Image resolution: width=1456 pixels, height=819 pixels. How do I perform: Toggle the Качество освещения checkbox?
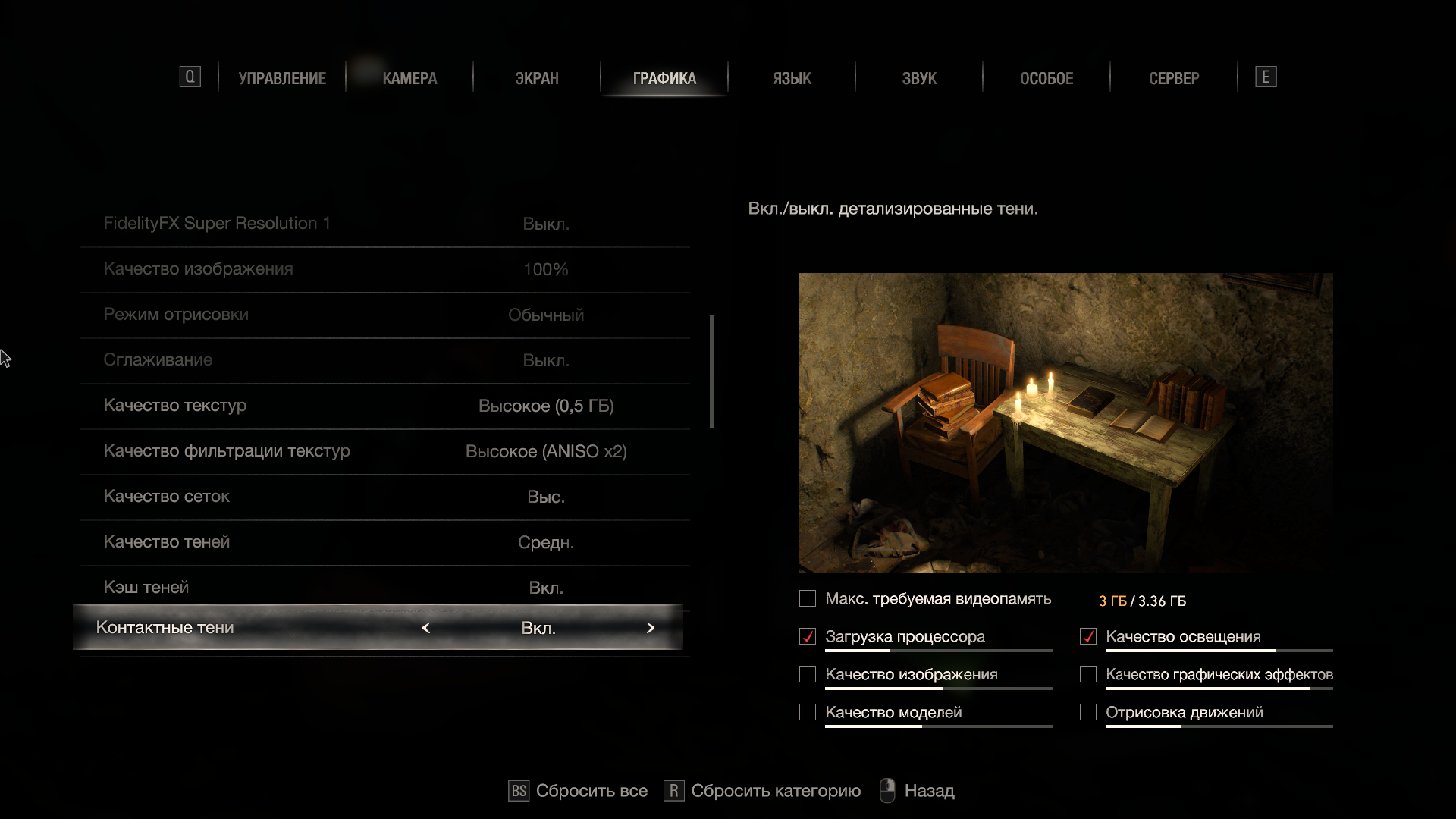point(1088,637)
